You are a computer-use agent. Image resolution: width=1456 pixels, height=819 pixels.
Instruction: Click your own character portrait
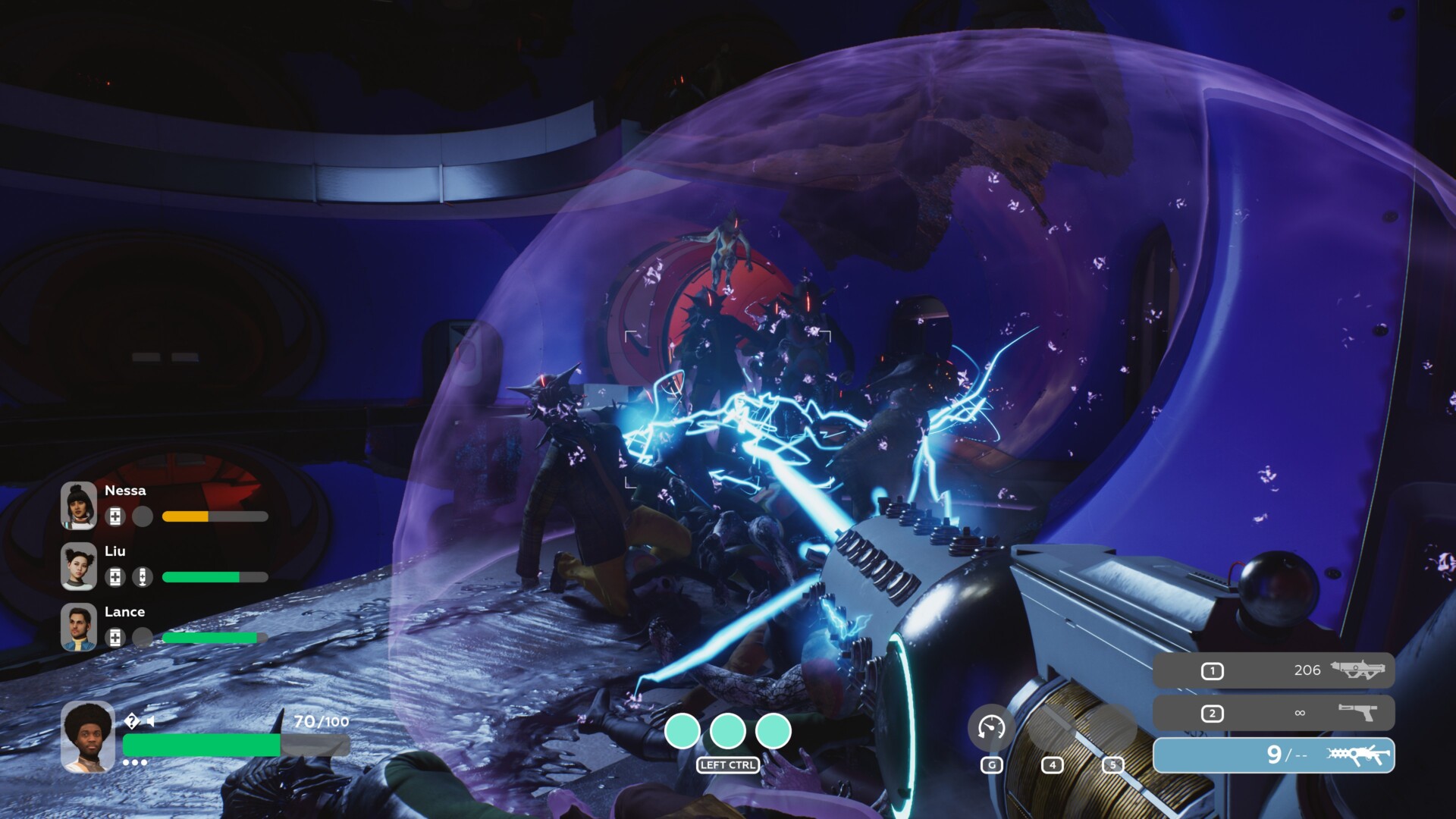tap(88, 737)
